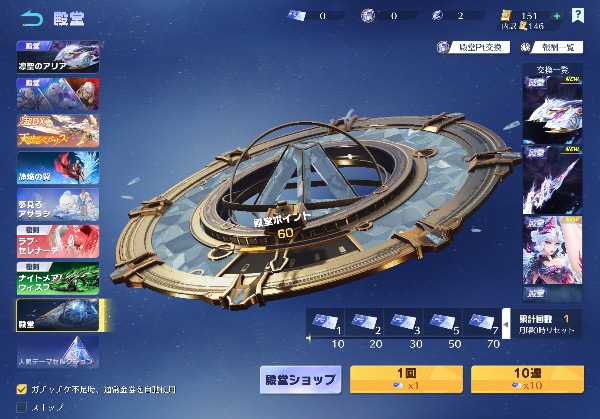Claim the 10-draw cumulative ticket reward
This screenshot has width=600, height=419.
pyautogui.click(x=324, y=322)
